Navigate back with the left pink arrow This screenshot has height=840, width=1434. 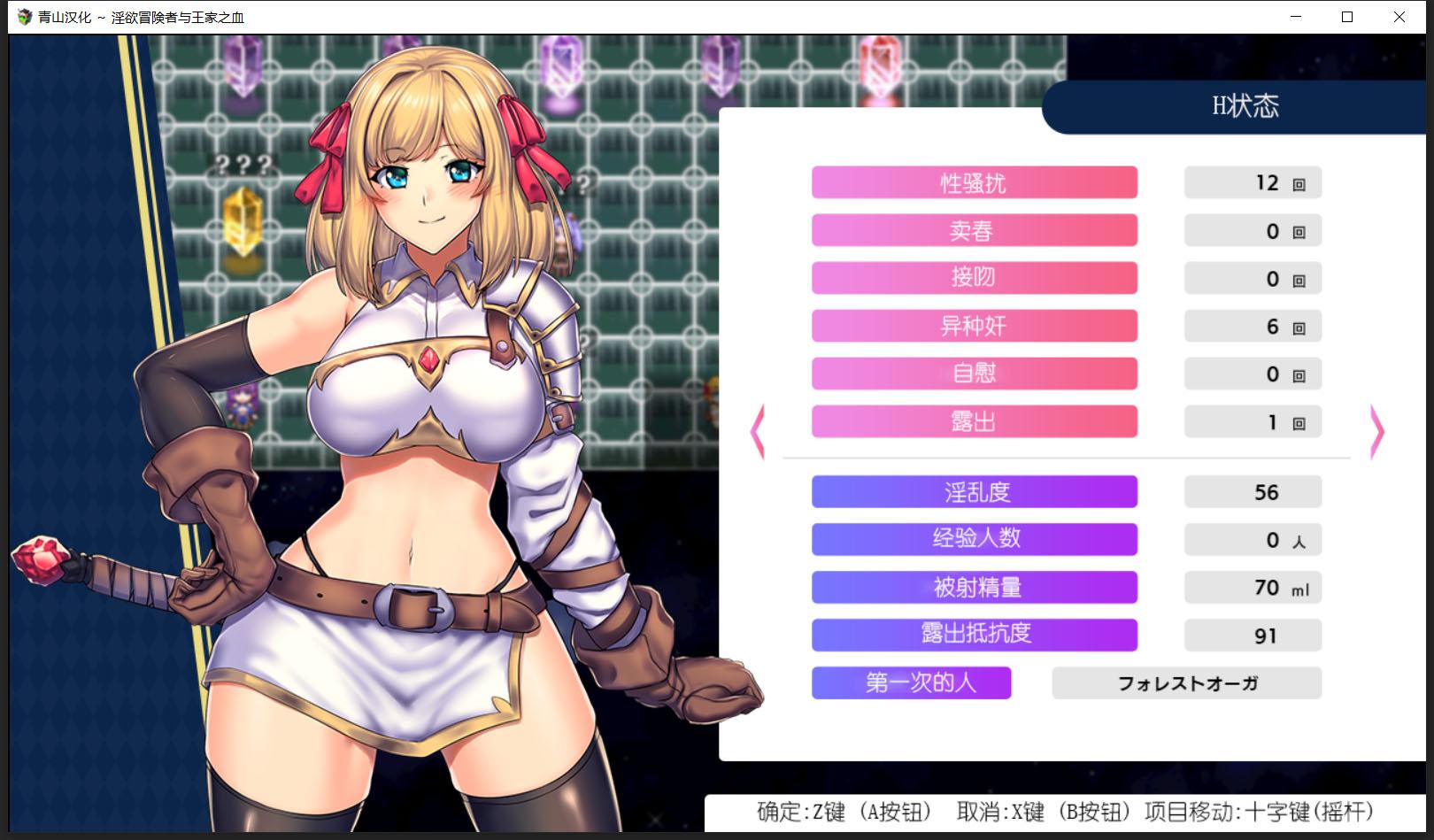point(756,431)
